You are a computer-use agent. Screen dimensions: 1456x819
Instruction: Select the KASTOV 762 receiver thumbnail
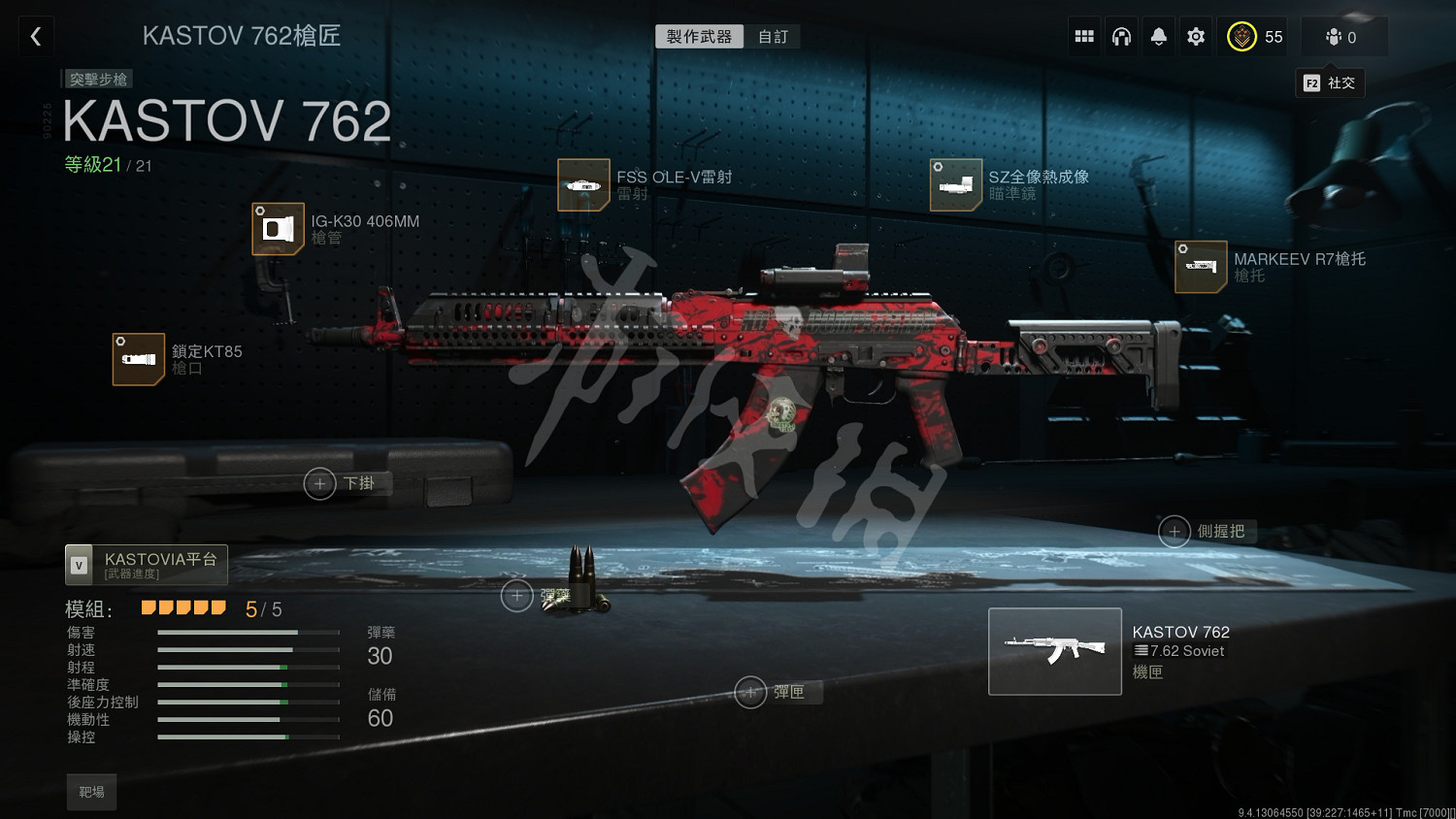1054,651
